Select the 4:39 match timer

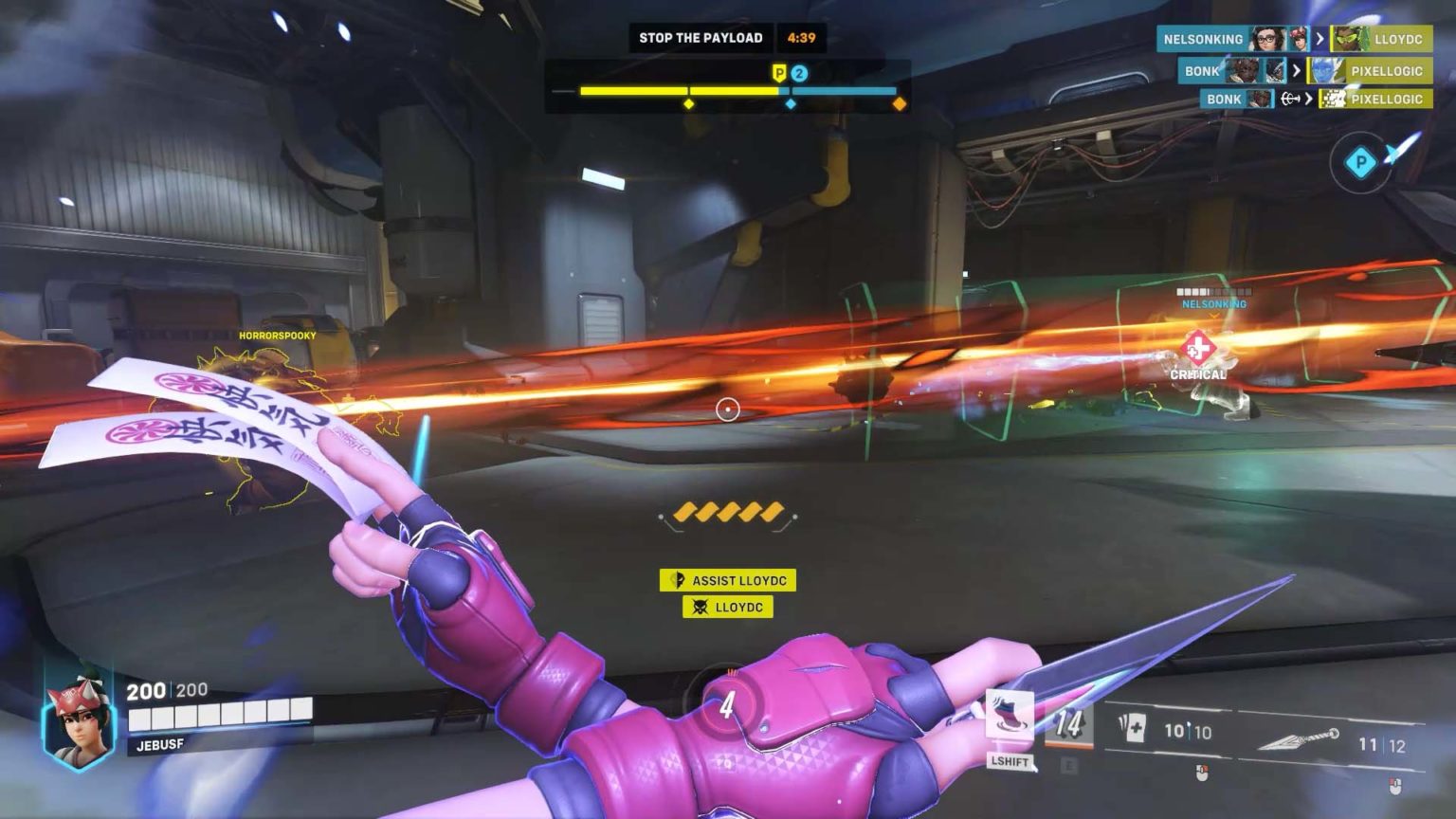tap(802, 37)
